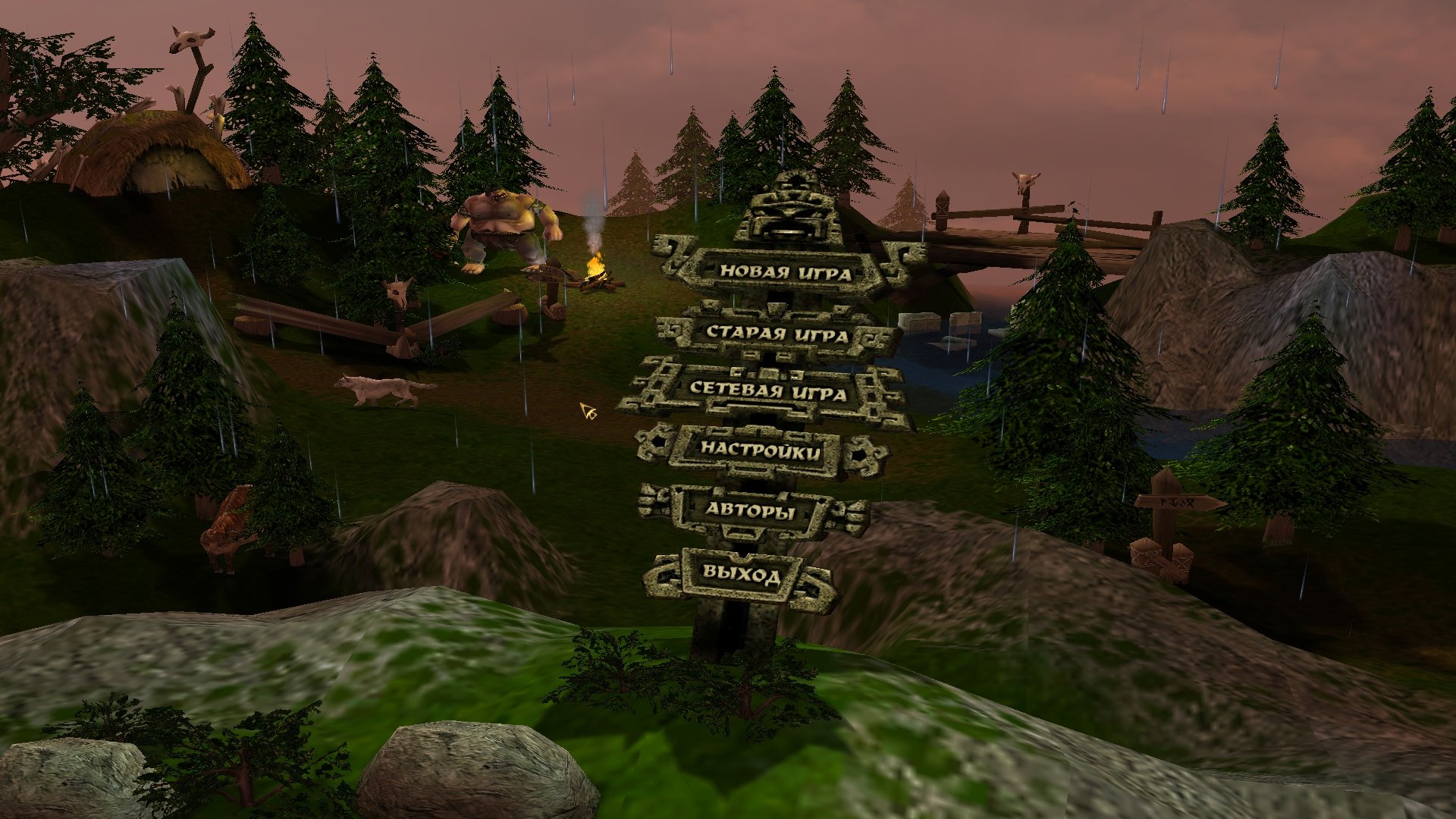Open the Настройки settings menu
1456x819 pixels.
(760, 450)
